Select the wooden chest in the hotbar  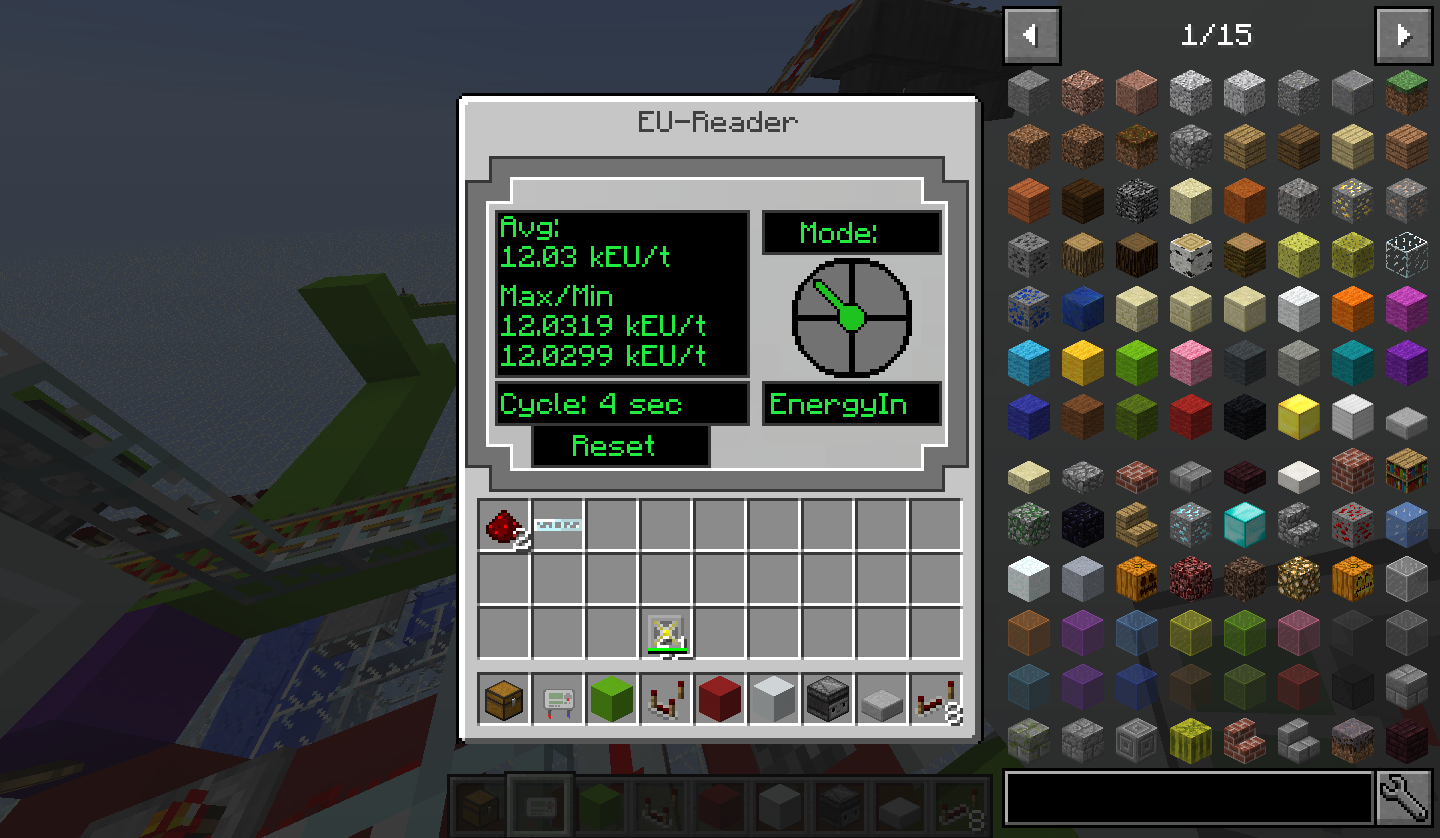pyautogui.click(x=505, y=699)
